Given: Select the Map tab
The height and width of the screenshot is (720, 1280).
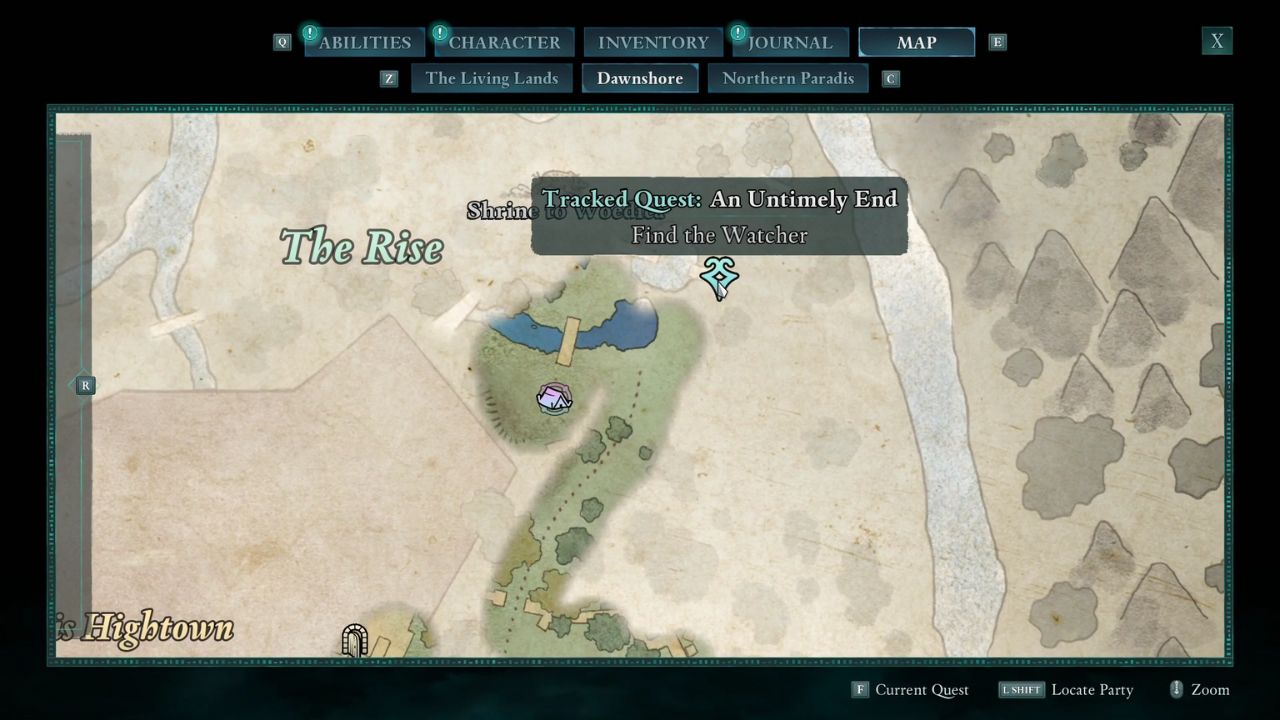Looking at the screenshot, I should click(916, 42).
